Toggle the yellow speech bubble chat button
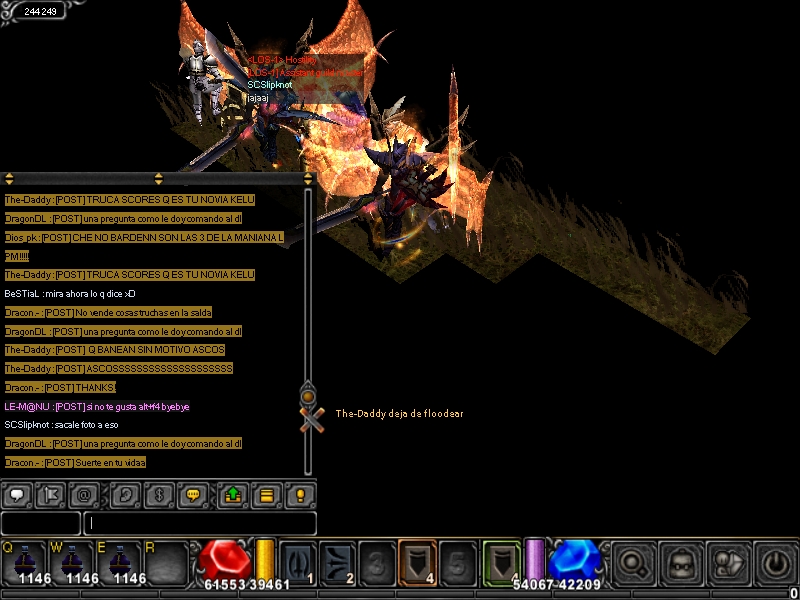The image size is (800, 600). 194,495
